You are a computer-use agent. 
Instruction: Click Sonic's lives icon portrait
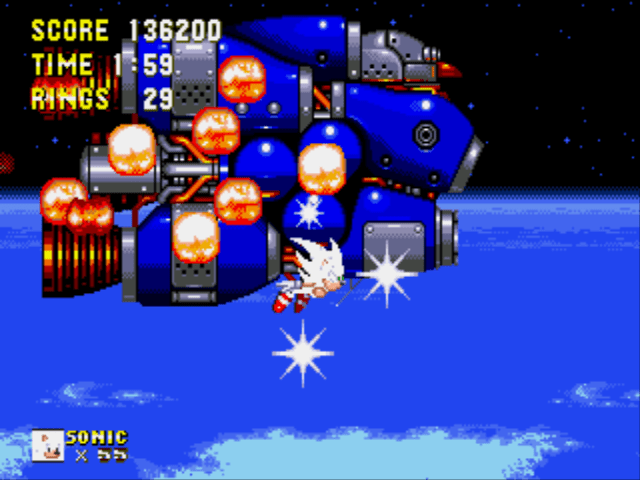[x=47, y=445]
